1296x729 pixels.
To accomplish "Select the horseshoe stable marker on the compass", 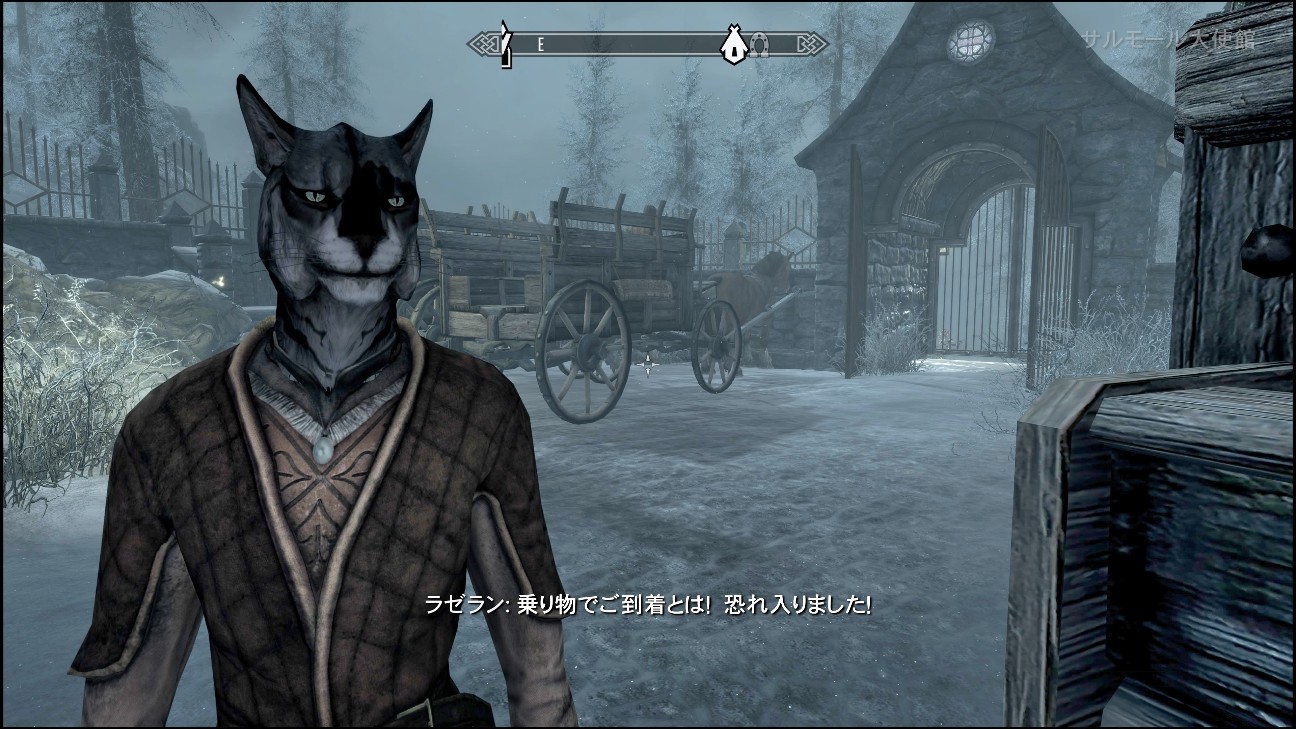I will tap(758, 42).
